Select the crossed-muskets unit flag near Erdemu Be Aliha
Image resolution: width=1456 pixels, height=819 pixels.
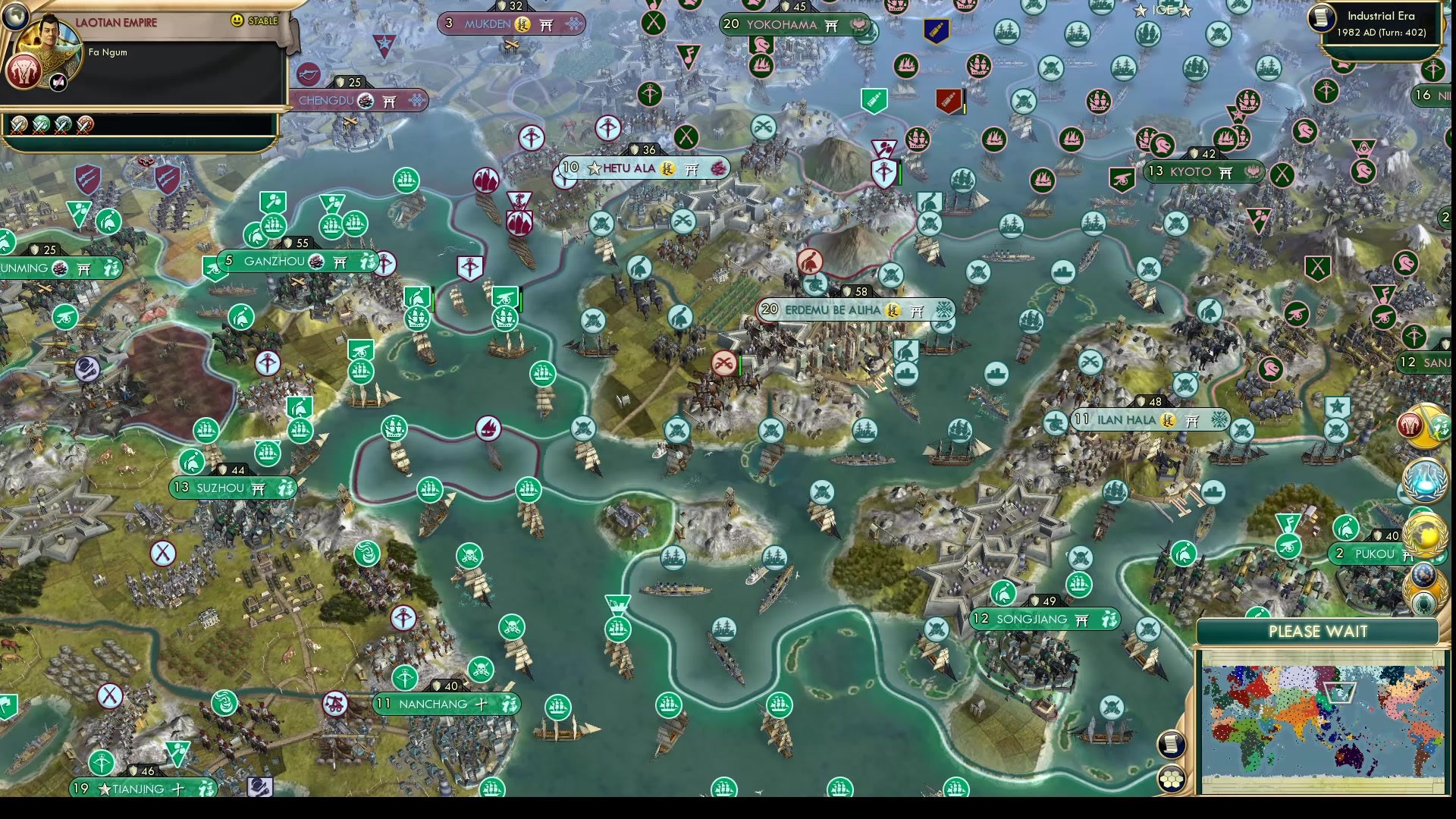724,362
